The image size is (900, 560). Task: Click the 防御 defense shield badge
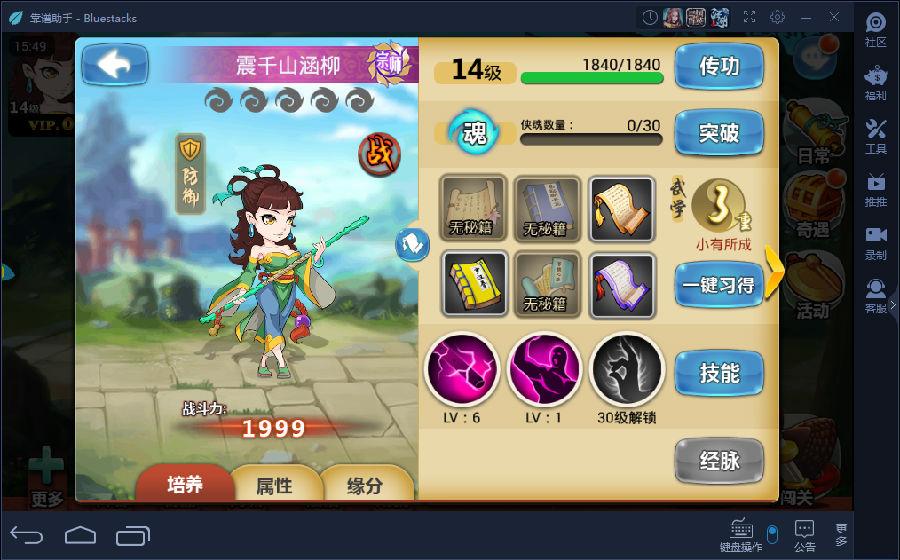[191, 172]
